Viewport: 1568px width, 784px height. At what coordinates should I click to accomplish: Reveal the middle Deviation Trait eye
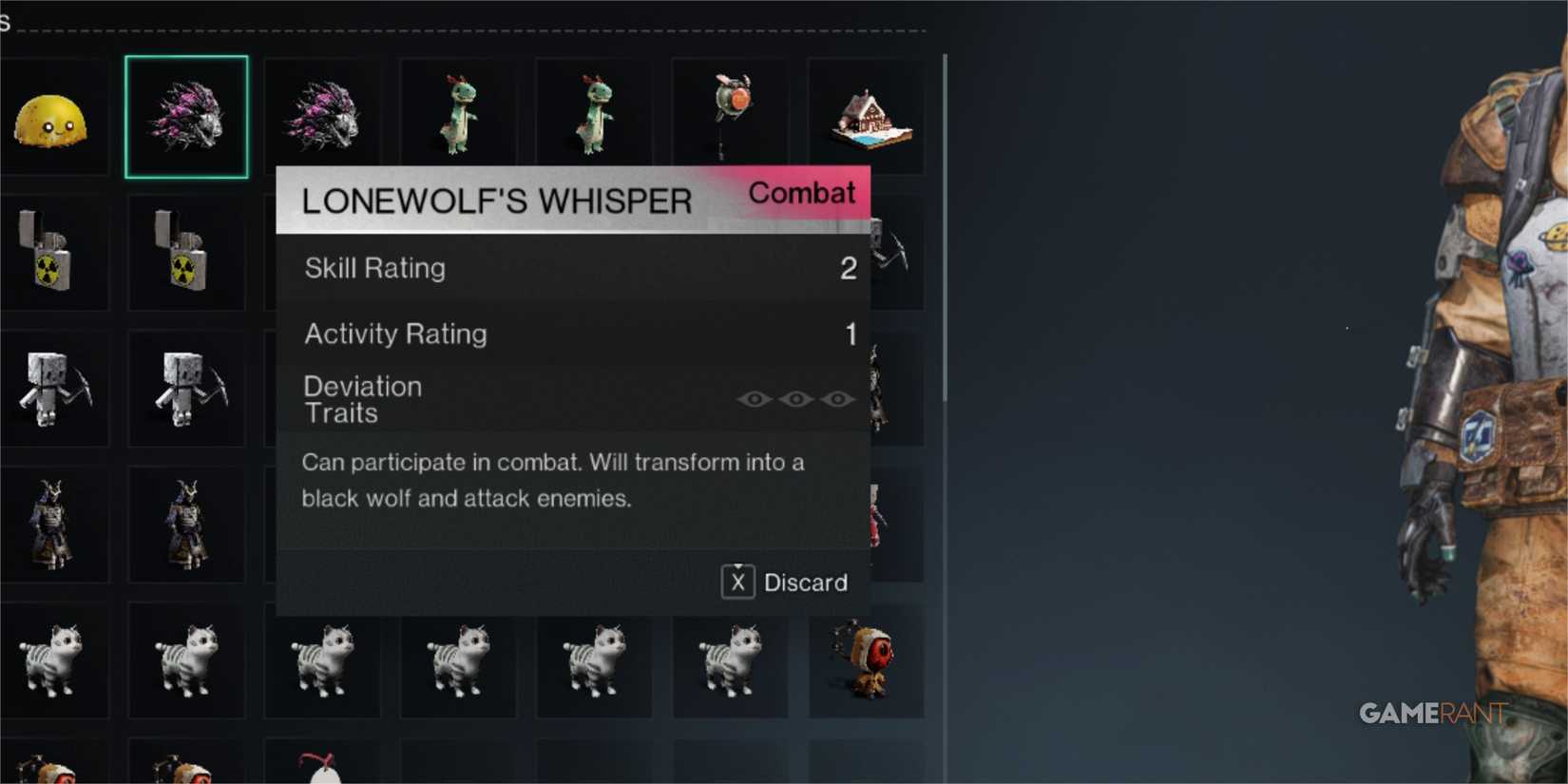click(798, 399)
